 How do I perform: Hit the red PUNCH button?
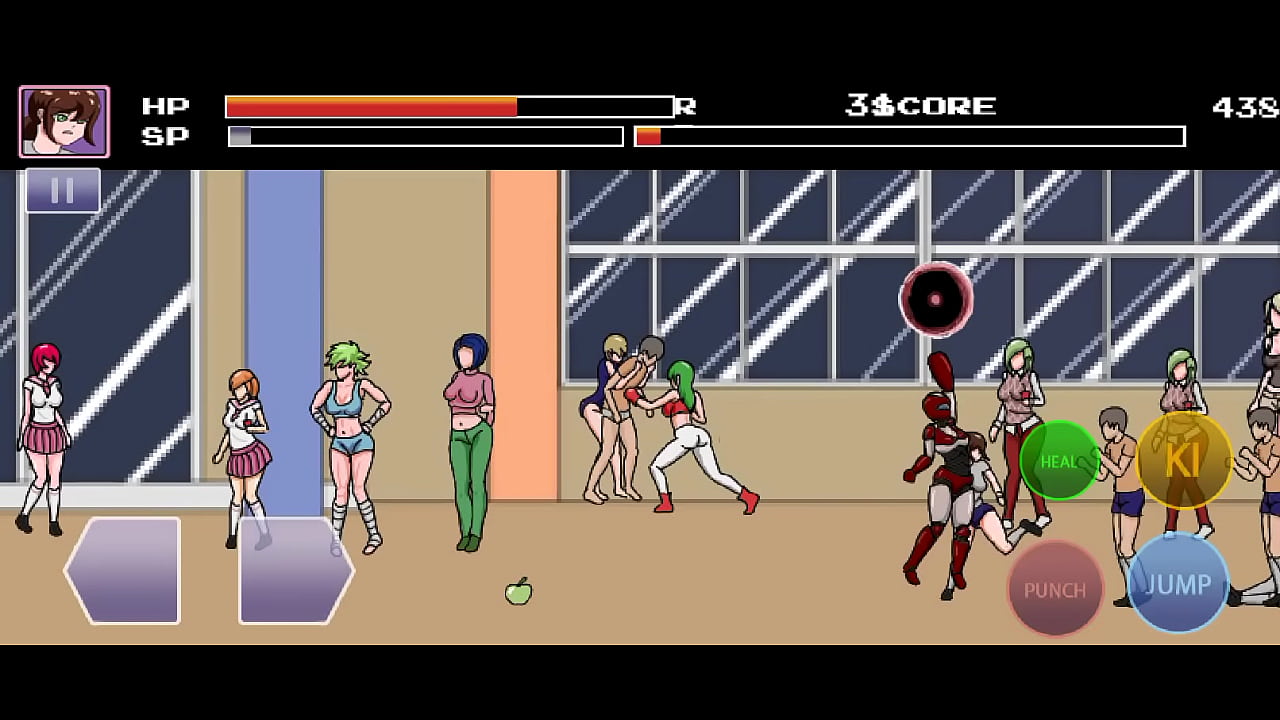(x=1055, y=589)
